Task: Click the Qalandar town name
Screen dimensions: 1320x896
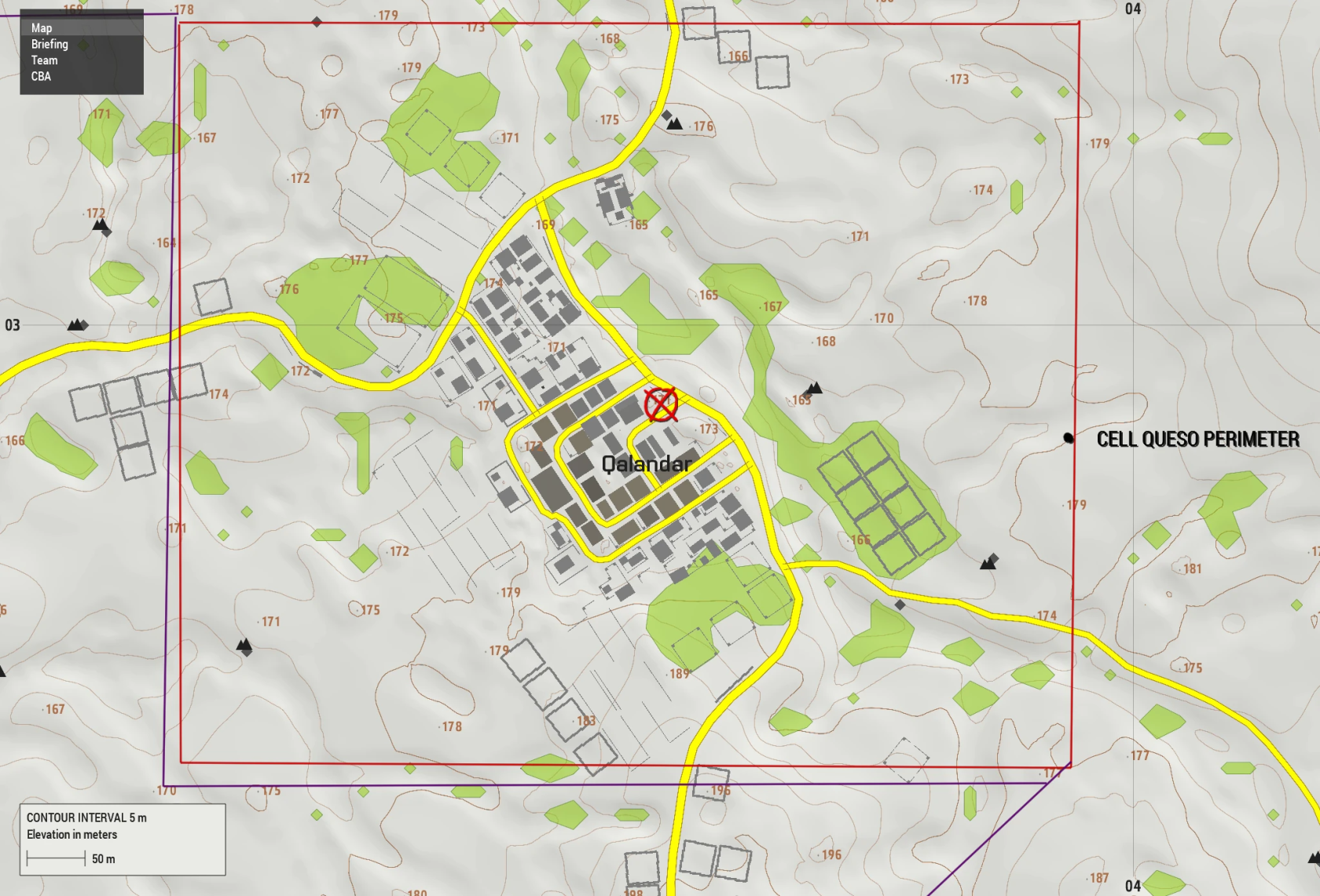Action: pyautogui.click(x=647, y=464)
